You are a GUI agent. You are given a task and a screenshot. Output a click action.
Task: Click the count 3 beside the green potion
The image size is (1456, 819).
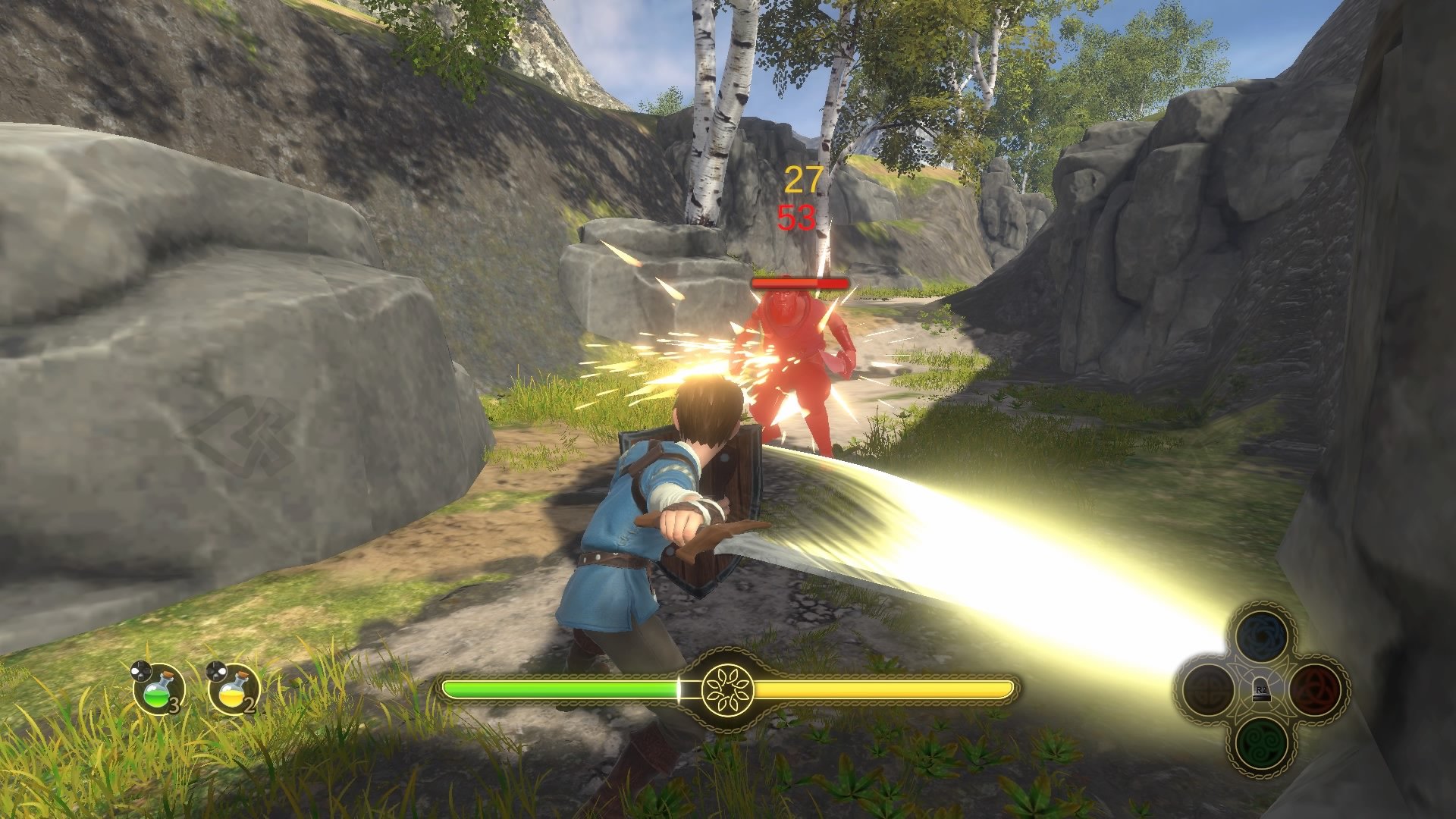pos(174,704)
